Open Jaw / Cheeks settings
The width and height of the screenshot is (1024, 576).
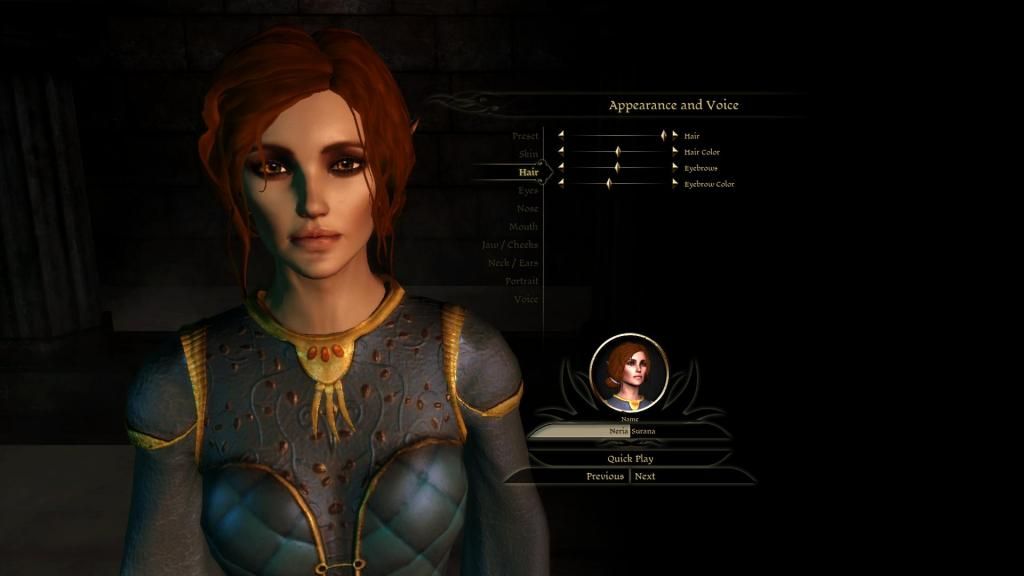pyautogui.click(x=510, y=245)
